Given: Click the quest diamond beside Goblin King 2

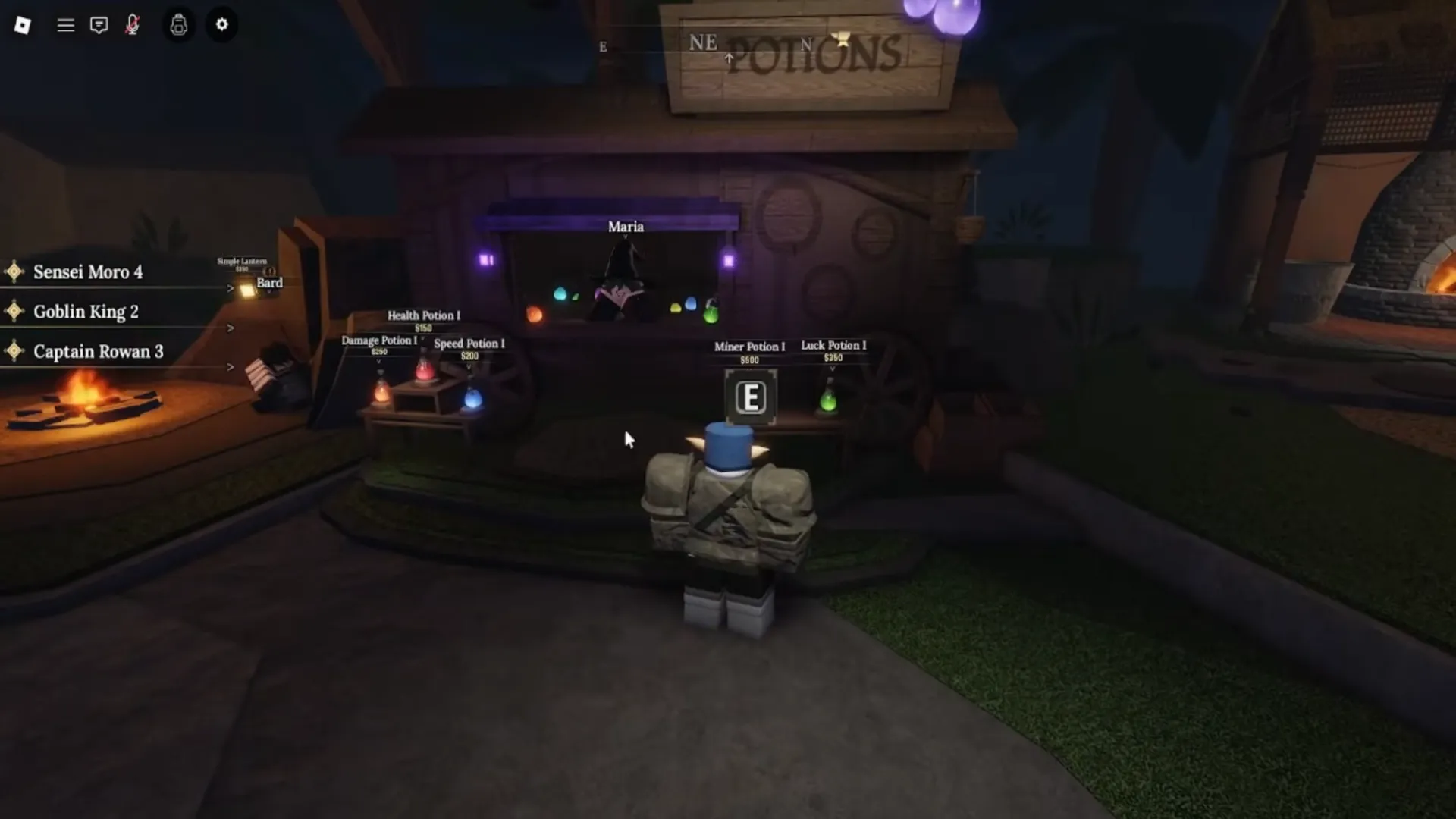Looking at the screenshot, I should (16, 311).
